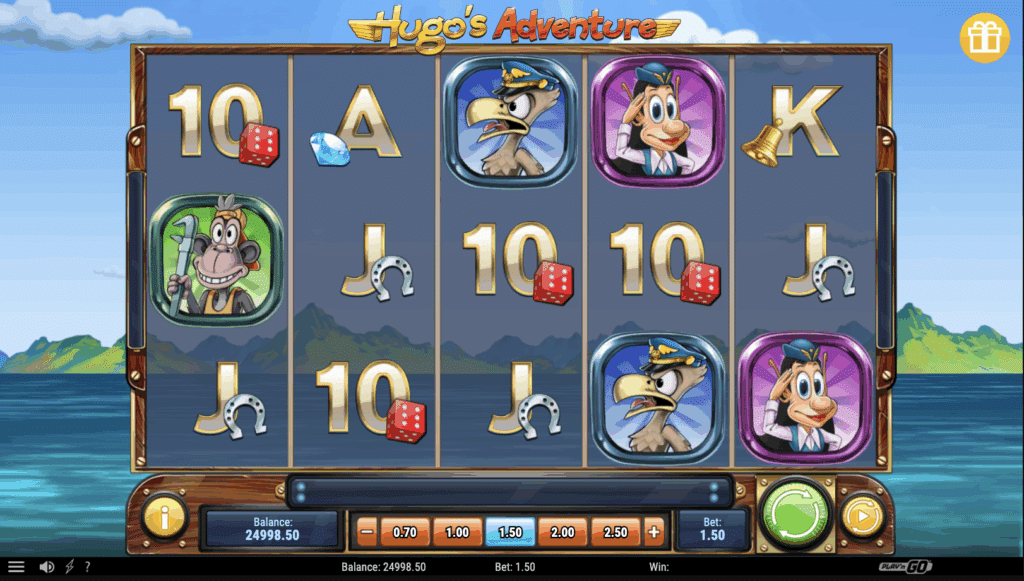This screenshot has width=1024, height=581.
Task: Pick the 2.50 bet amount
Action: coord(615,532)
